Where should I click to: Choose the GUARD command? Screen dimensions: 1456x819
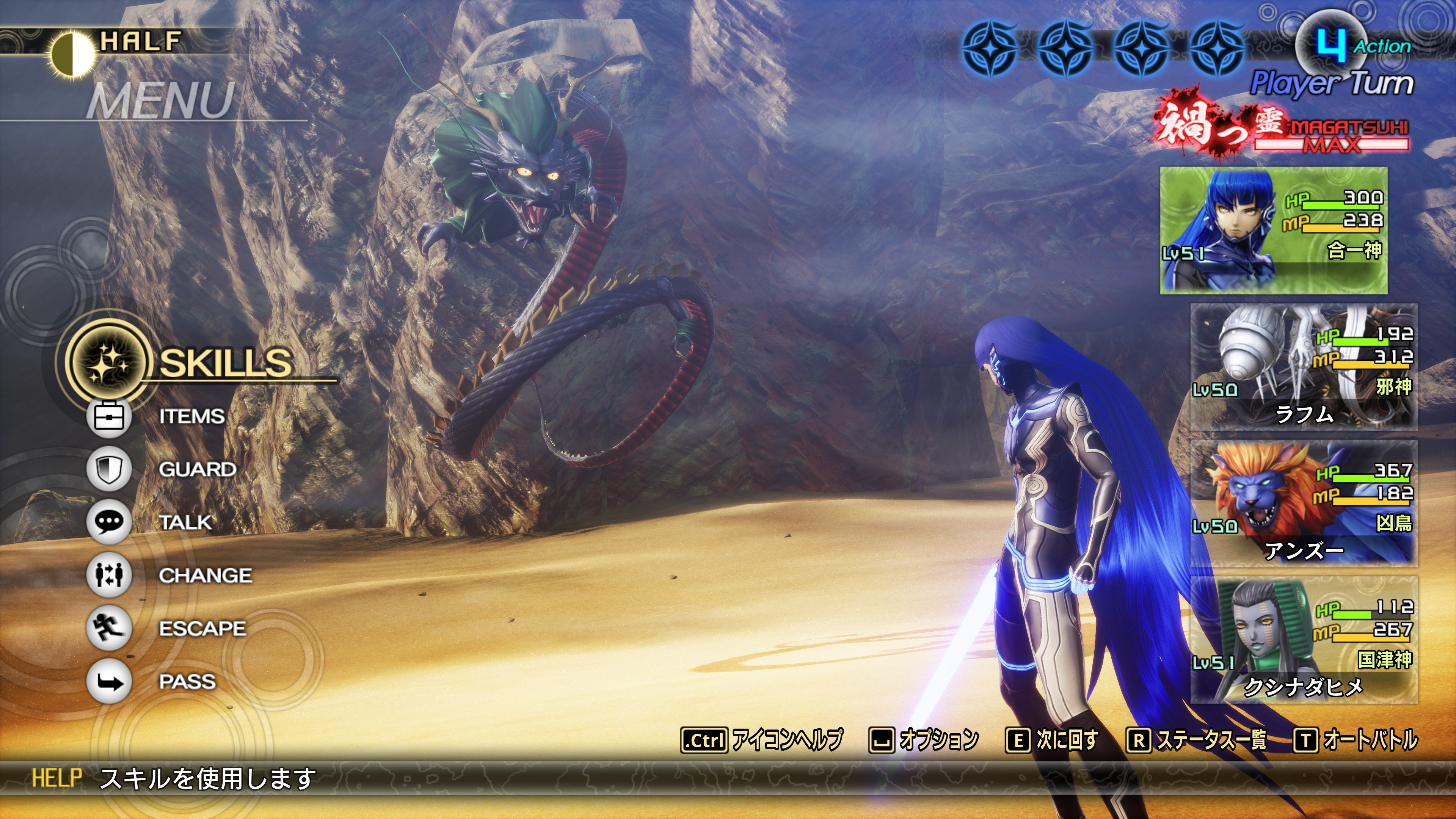tap(197, 469)
